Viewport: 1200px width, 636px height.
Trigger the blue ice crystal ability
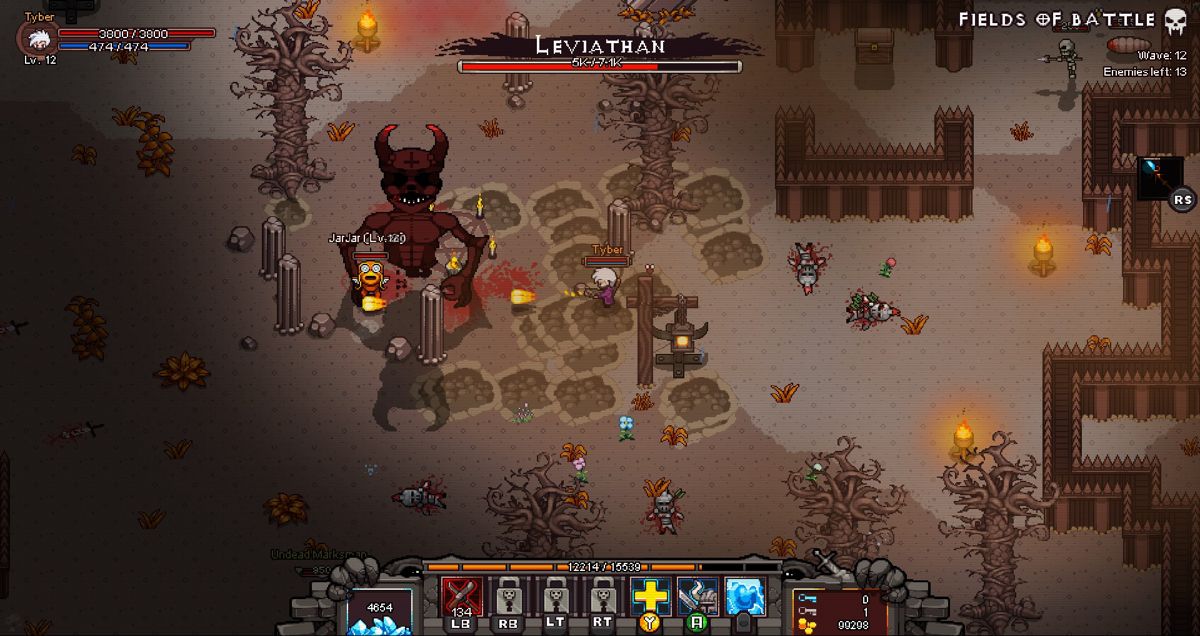[x=745, y=598]
